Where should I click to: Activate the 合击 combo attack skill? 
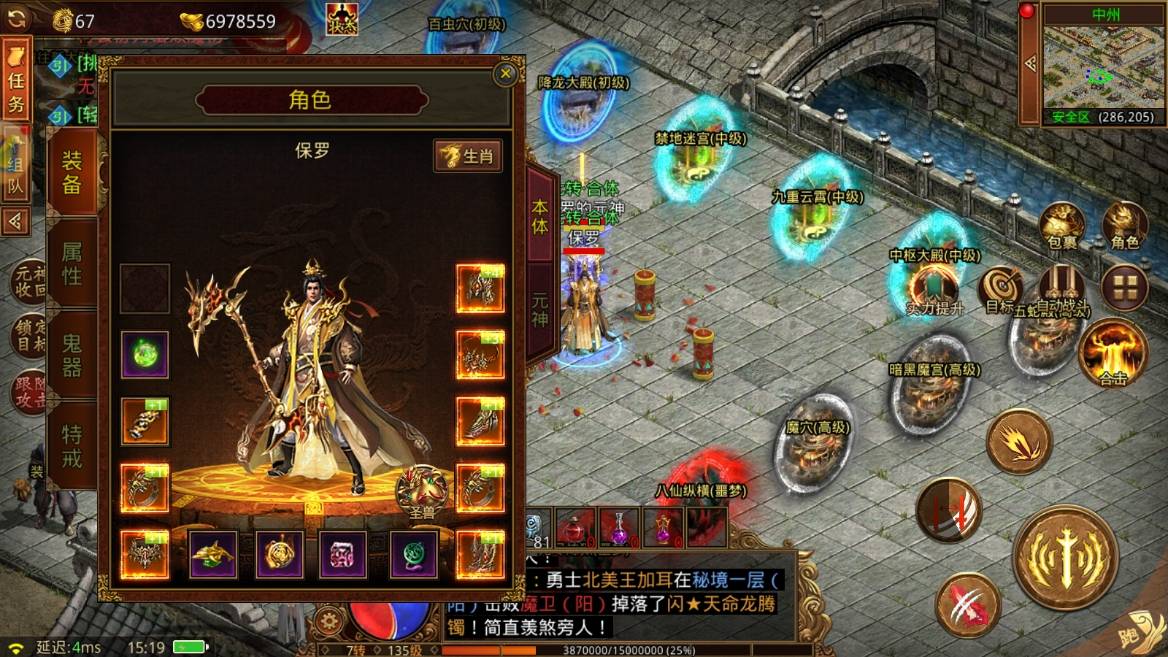click(x=1113, y=351)
